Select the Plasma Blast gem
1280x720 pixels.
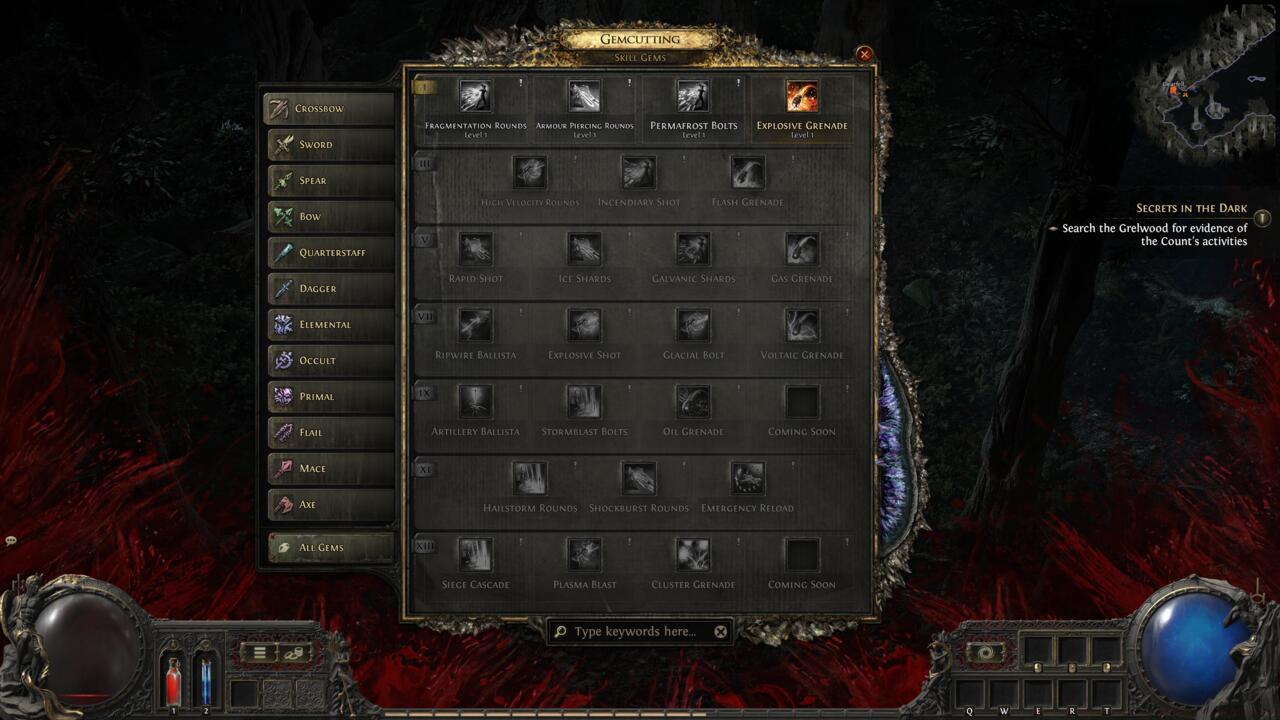coord(585,555)
